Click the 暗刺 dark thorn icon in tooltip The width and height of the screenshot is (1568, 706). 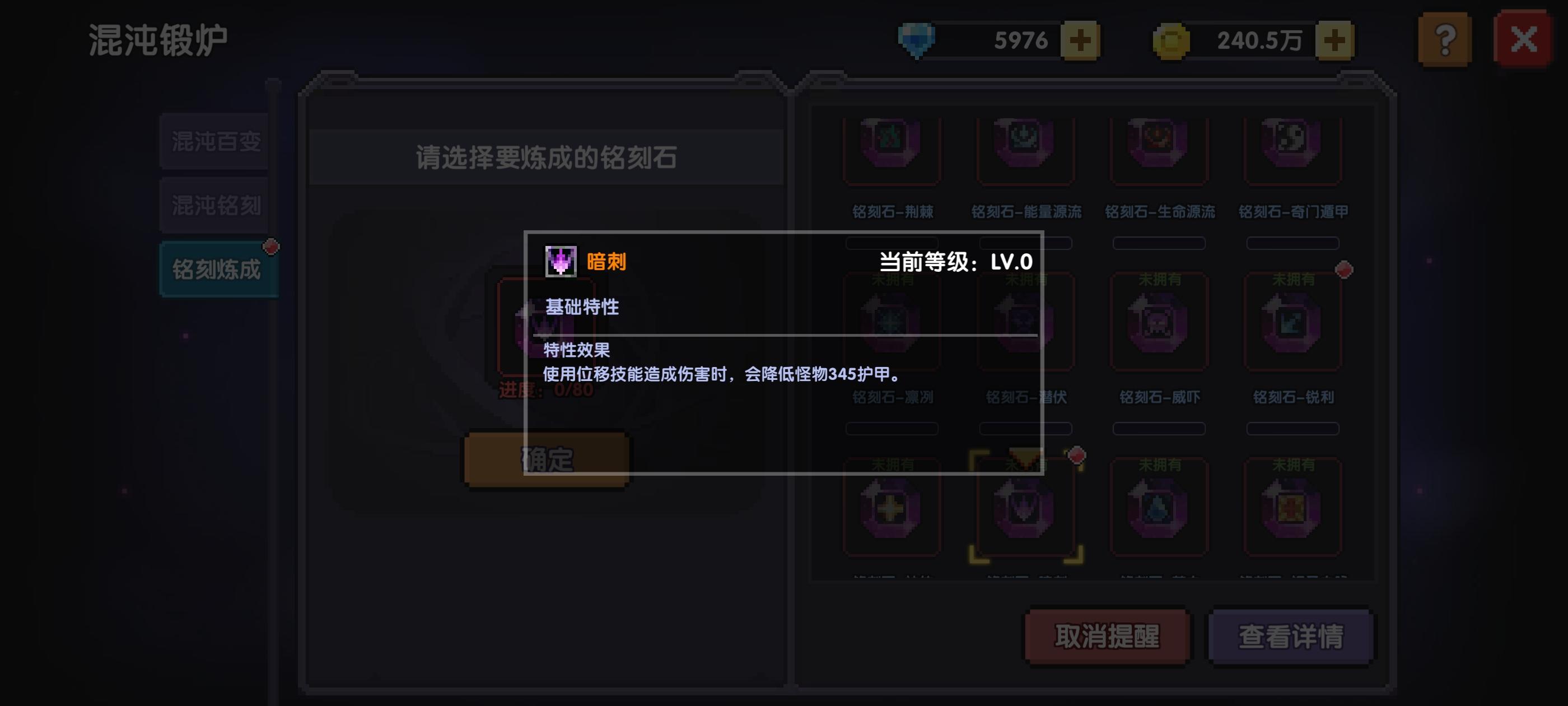(x=560, y=261)
